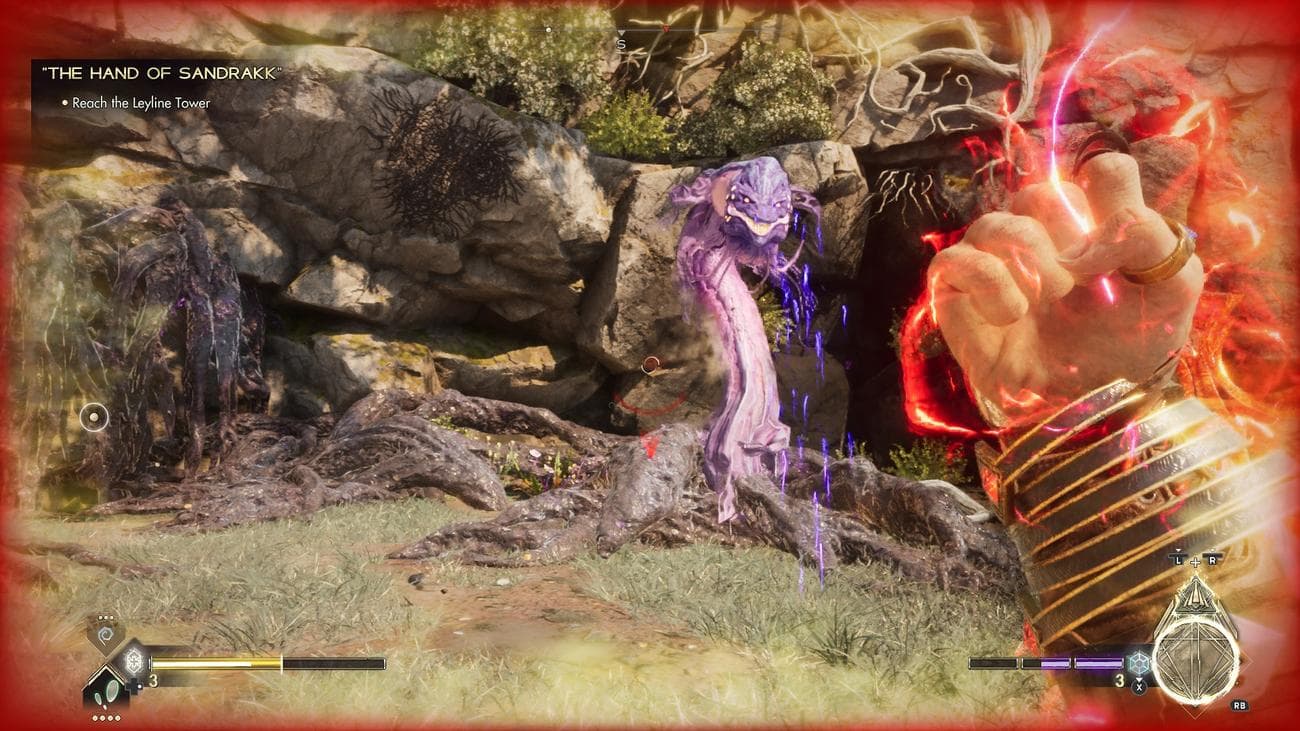Select the healing vial icon
The image size is (1300, 731).
click(133, 662)
